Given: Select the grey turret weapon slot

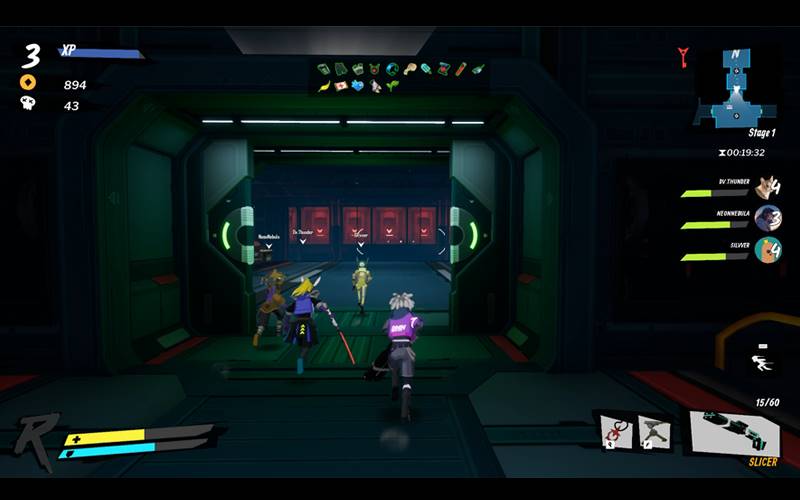Looking at the screenshot, I should coord(653,431).
